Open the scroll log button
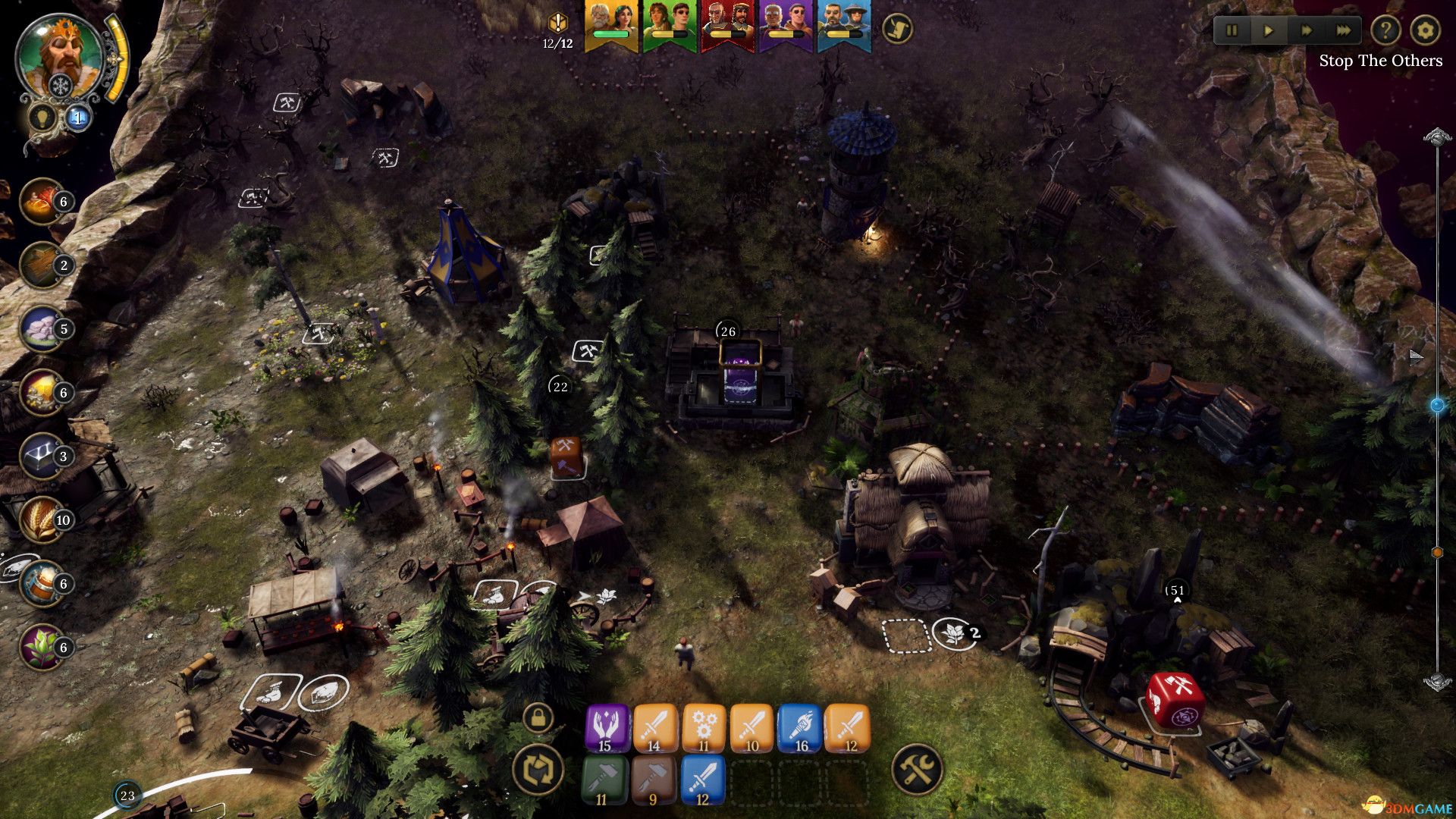Image resolution: width=1456 pixels, height=819 pixels. 898,29
